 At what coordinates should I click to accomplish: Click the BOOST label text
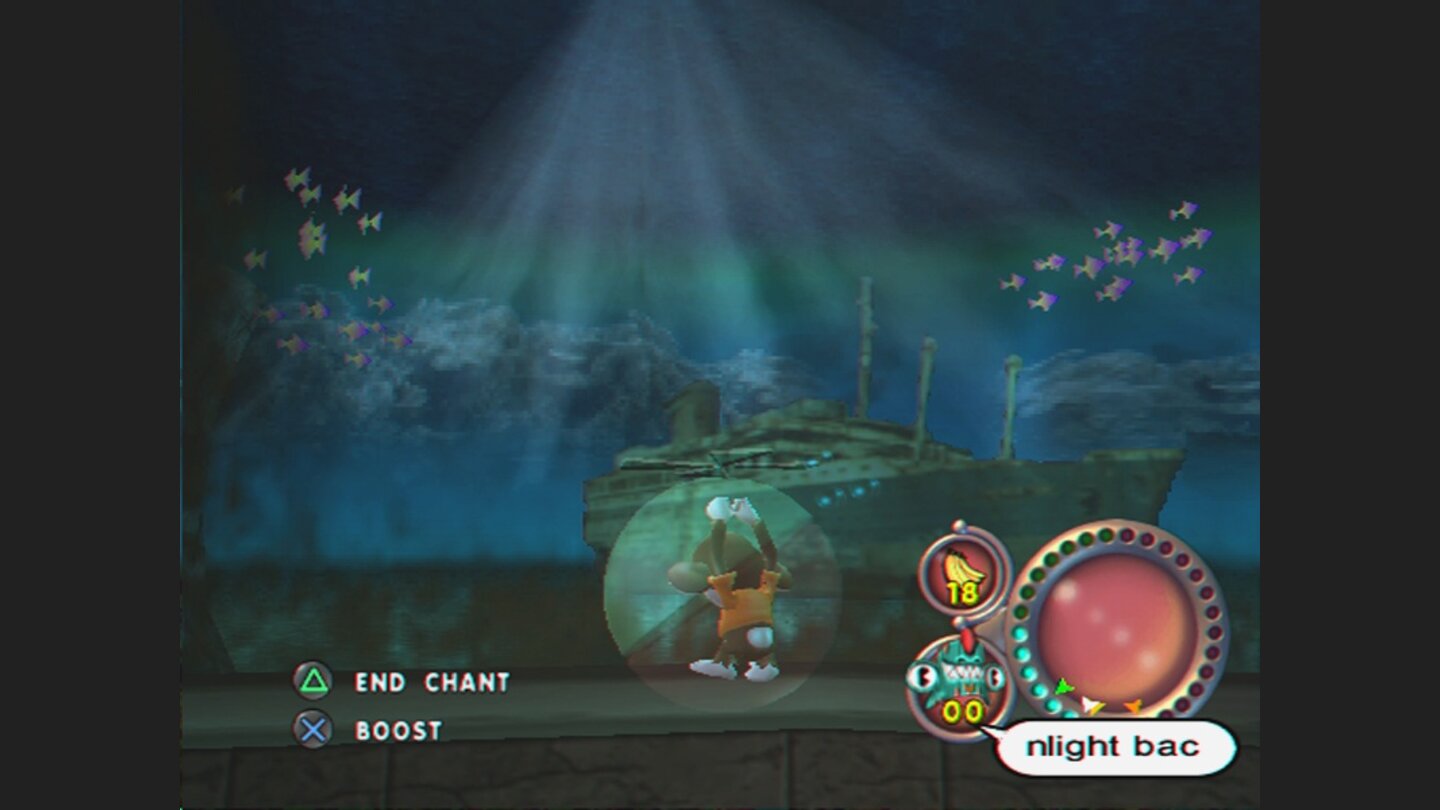(x=397, y=731)
